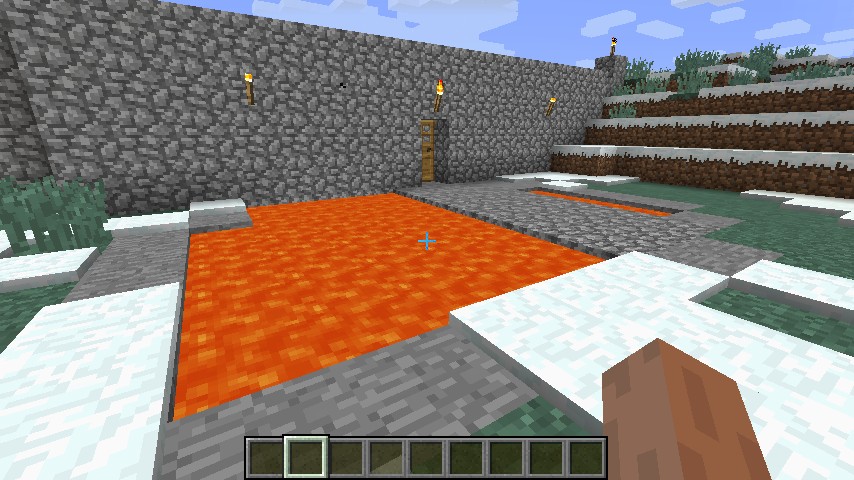Select the ninth and last hotbar slot

click(586, 458)
